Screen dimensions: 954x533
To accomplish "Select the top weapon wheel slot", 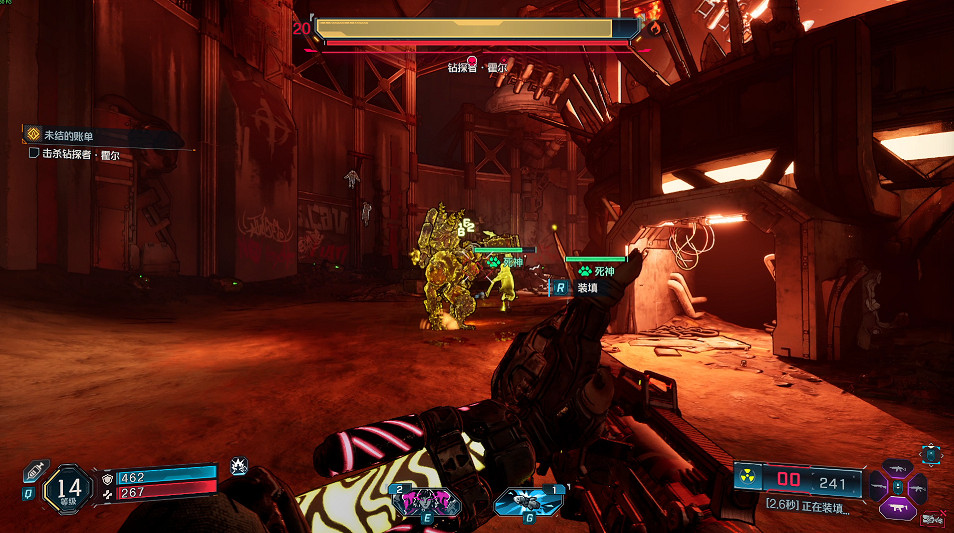I will coord(897,468).
